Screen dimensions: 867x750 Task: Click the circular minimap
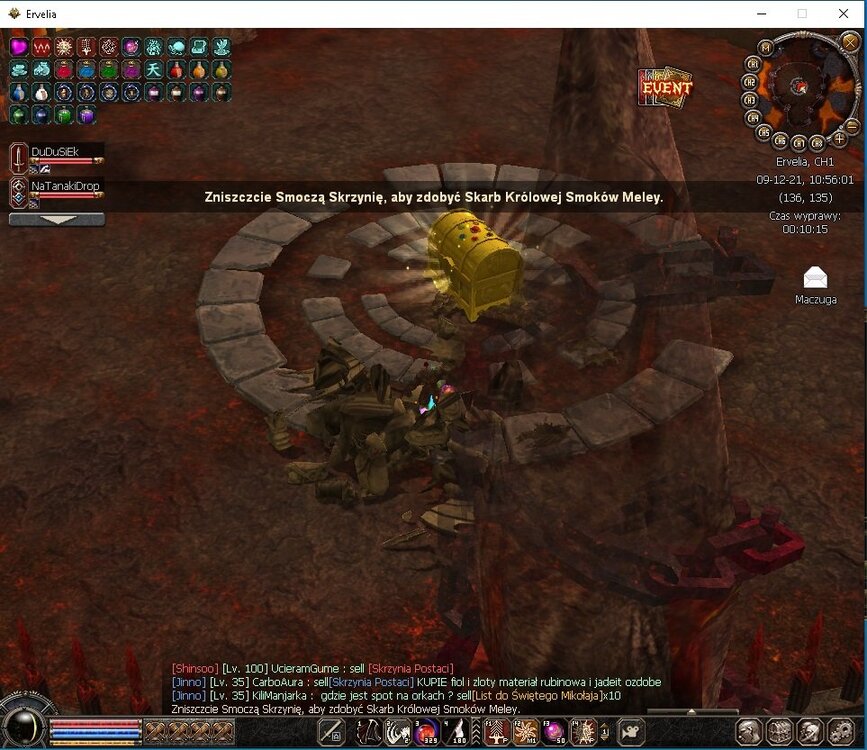(x=799, y=86)
